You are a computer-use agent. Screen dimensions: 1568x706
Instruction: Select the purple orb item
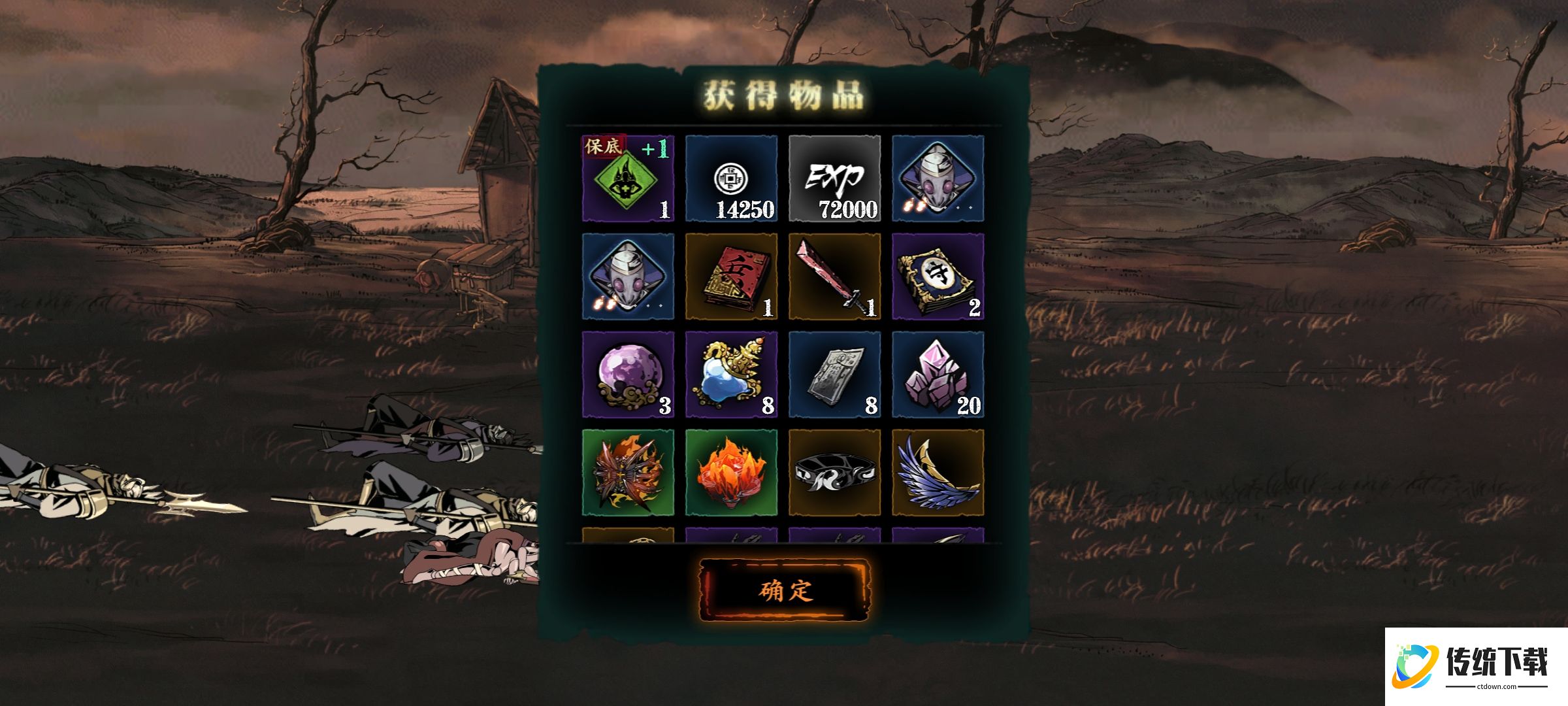[x=628, y=375]
